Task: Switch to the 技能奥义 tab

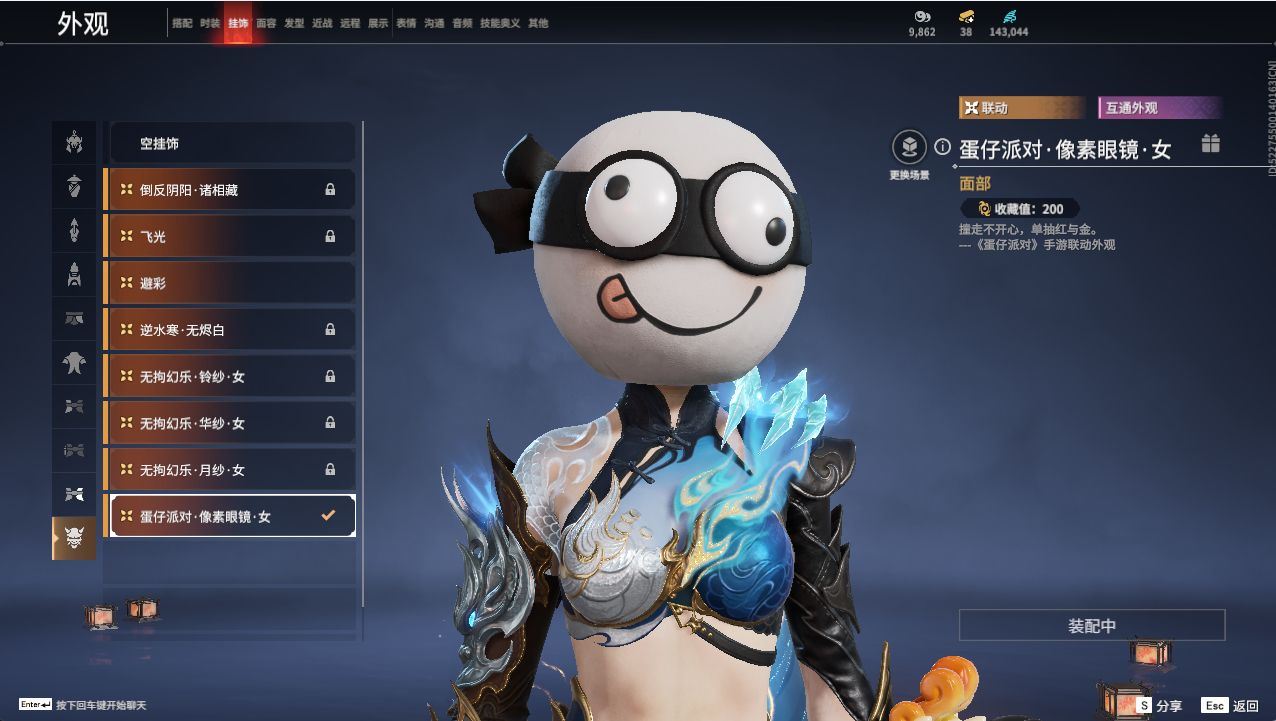Action: [500, 23]
